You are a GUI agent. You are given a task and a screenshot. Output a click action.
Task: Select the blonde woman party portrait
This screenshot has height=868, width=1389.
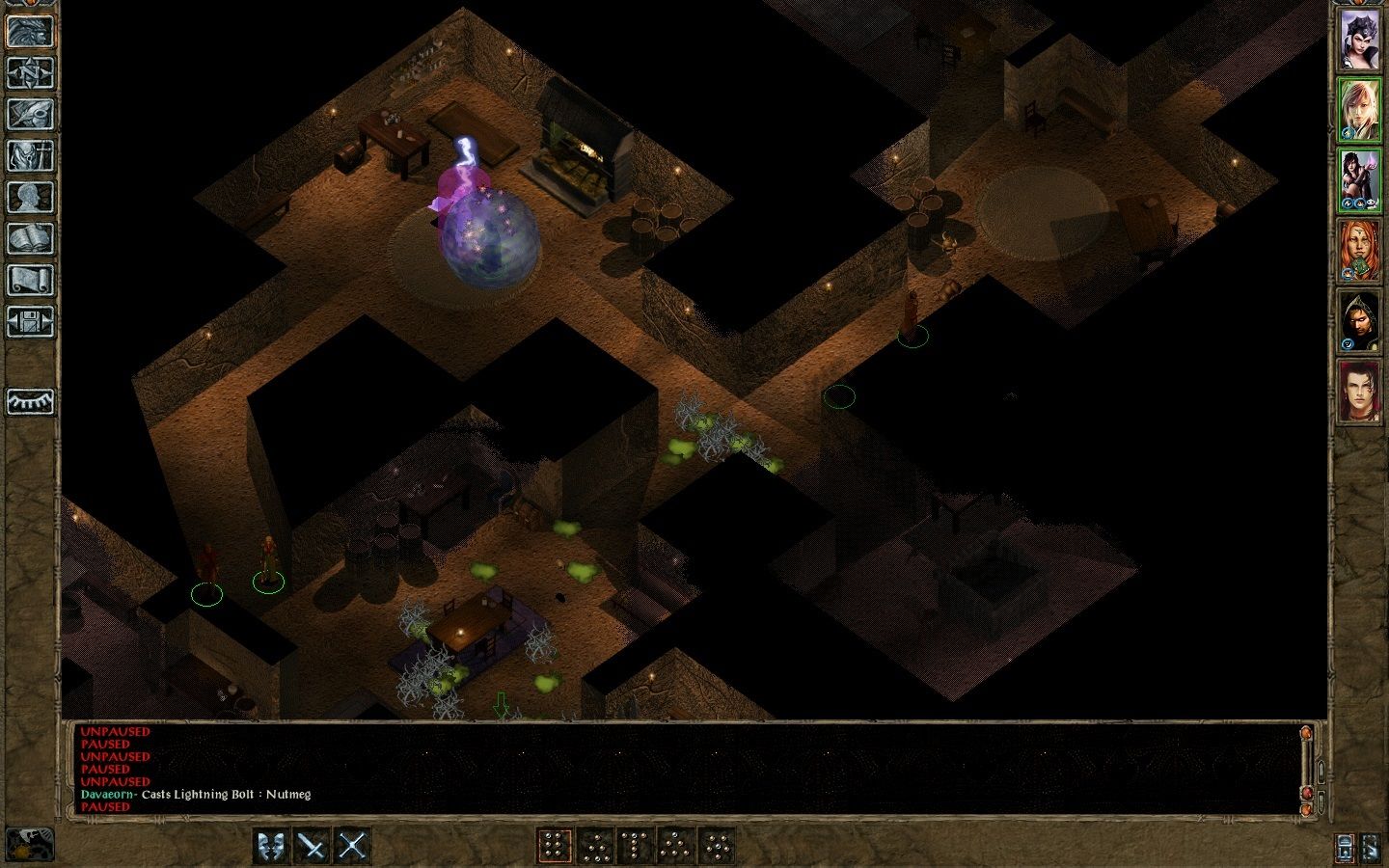1359,109
